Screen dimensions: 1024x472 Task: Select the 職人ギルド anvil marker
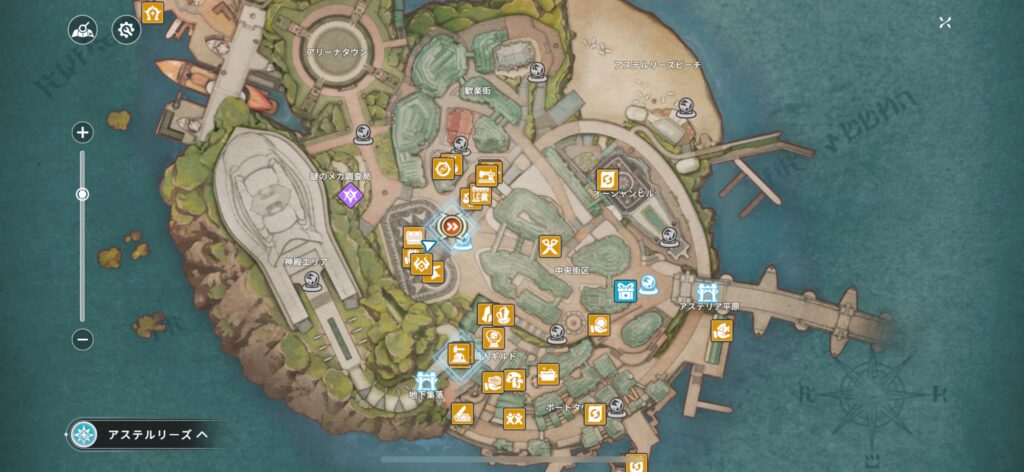[460, 354]
